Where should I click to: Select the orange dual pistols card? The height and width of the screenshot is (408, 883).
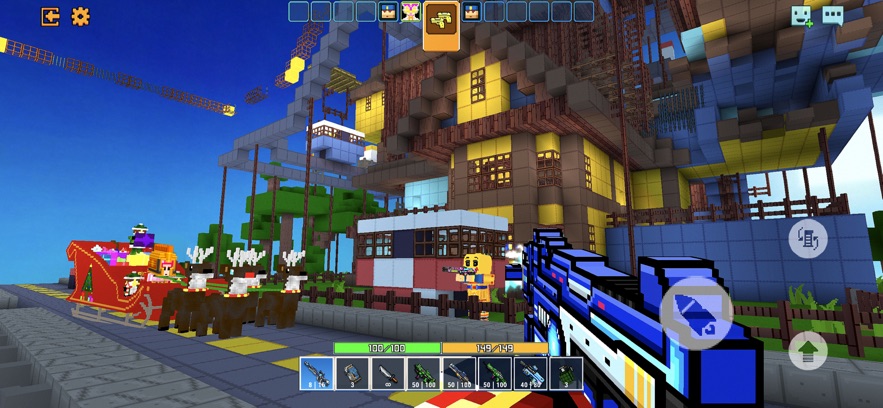[441, 22]
